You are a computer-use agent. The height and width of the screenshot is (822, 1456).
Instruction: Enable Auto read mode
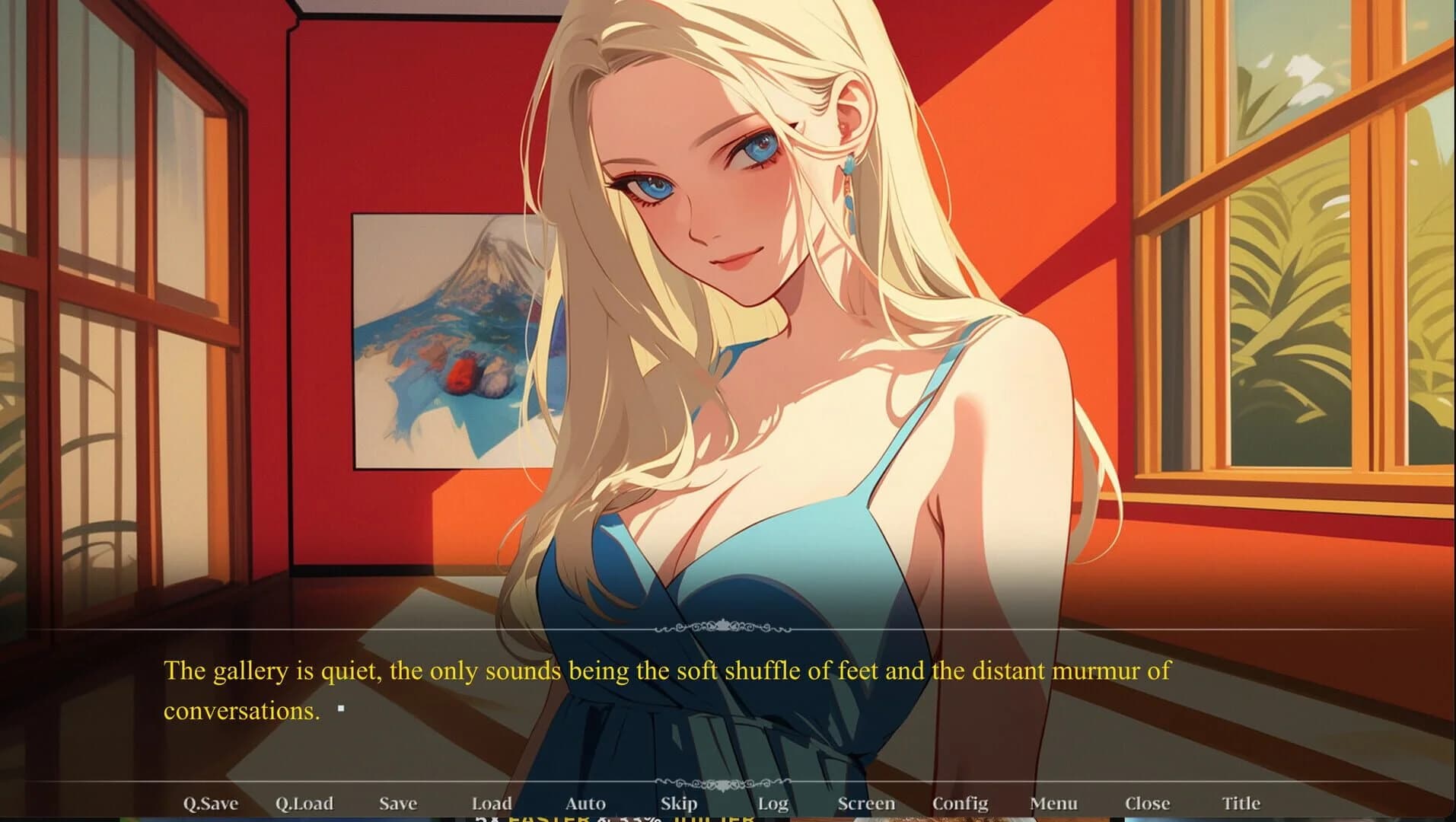(x=586, y=803)
